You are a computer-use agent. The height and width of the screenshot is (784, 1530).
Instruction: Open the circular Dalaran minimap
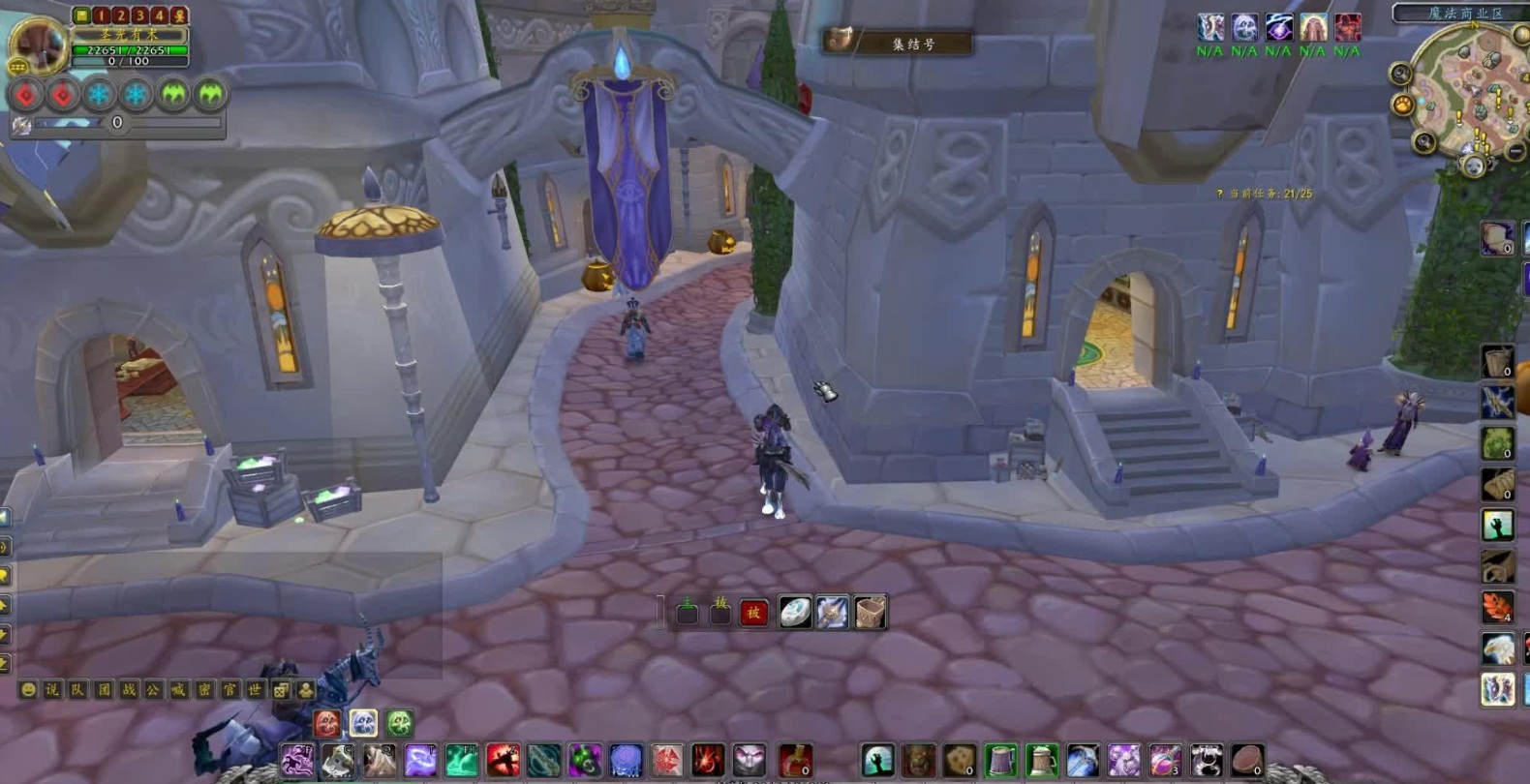[1470, 92]
